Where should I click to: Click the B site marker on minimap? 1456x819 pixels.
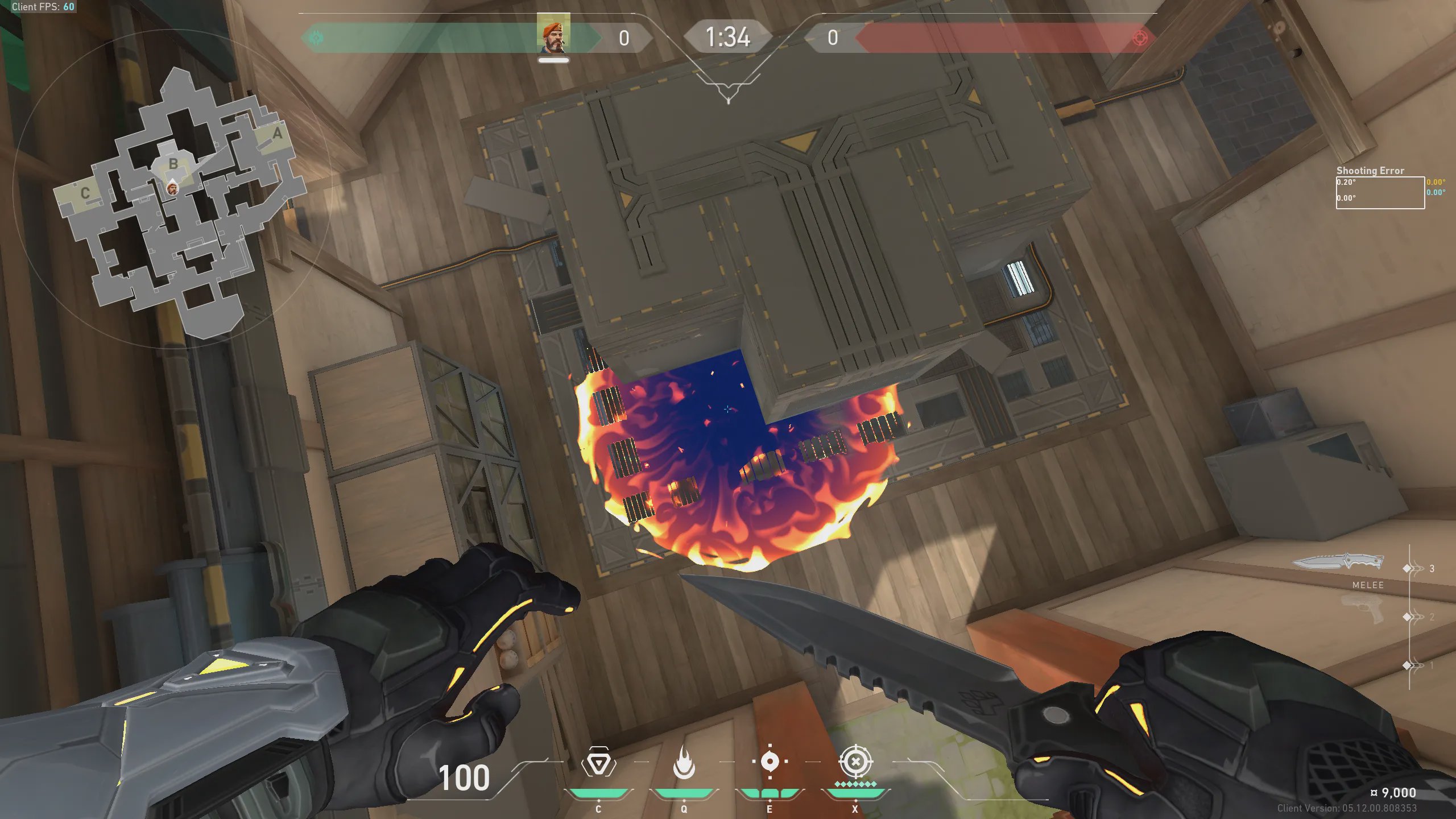[x=173, y=164]
